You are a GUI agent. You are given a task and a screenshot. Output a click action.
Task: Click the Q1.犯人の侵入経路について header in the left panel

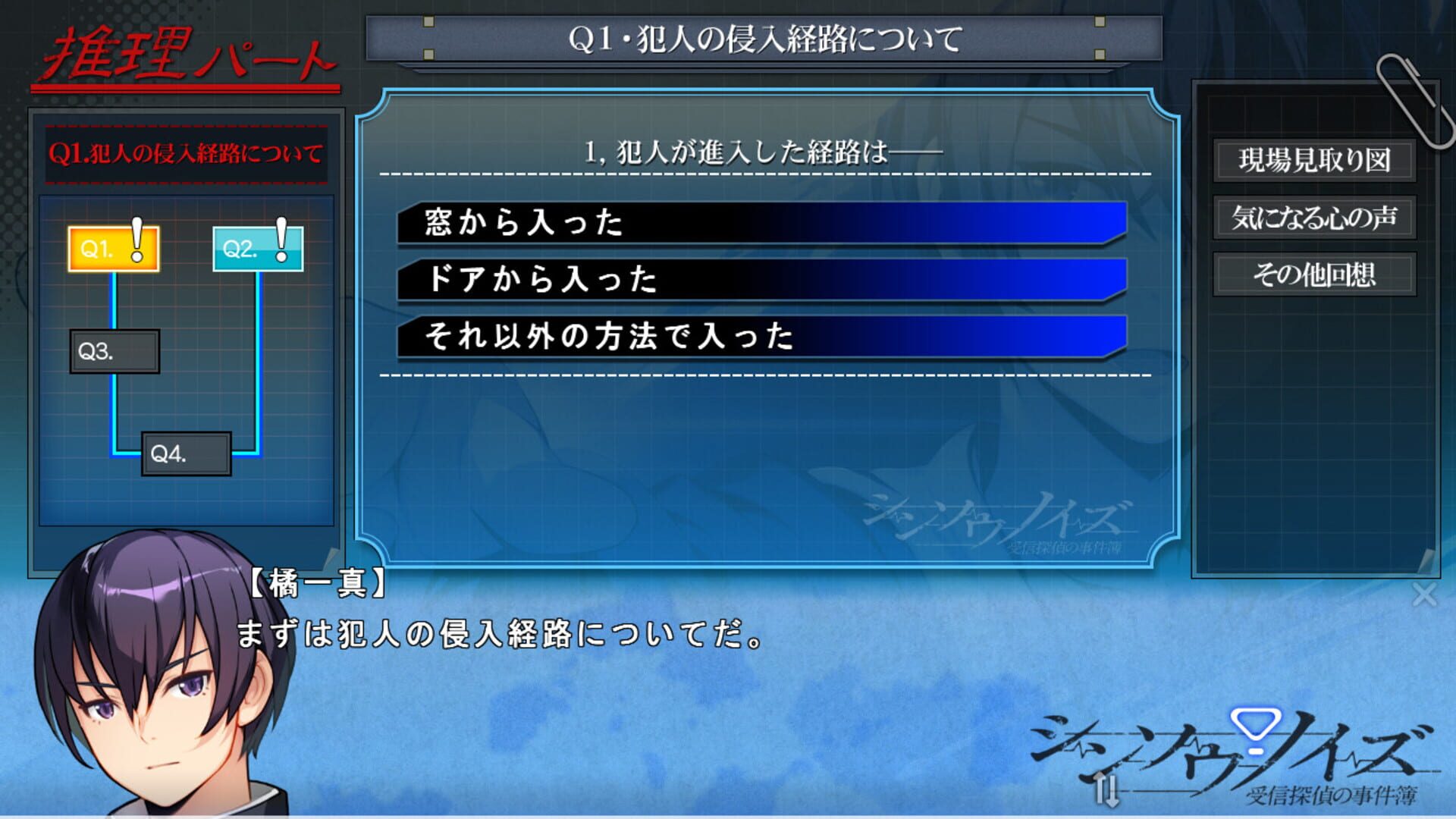pos(187,152)
